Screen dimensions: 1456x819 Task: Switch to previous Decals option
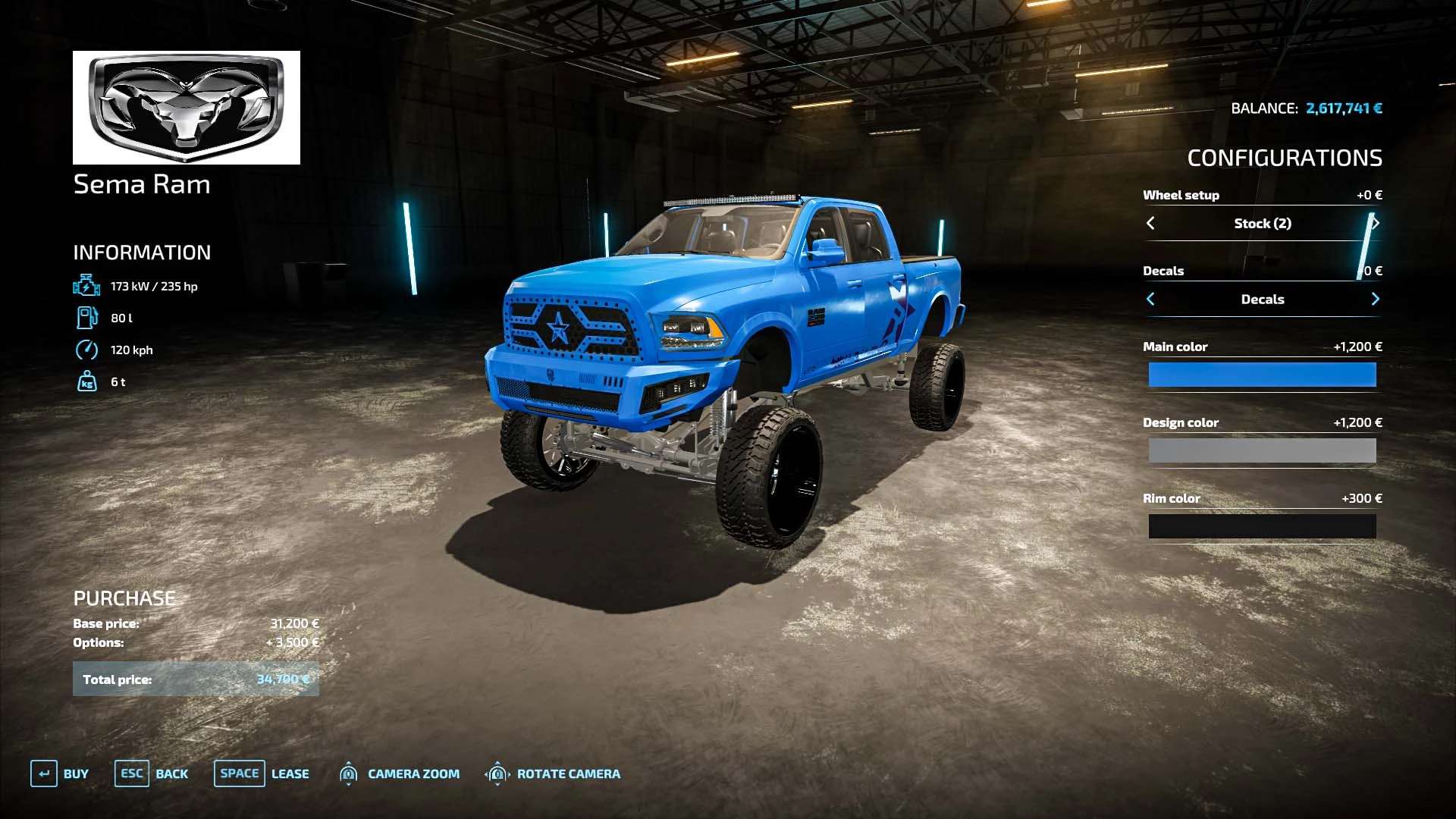(x=1150, y=299)
